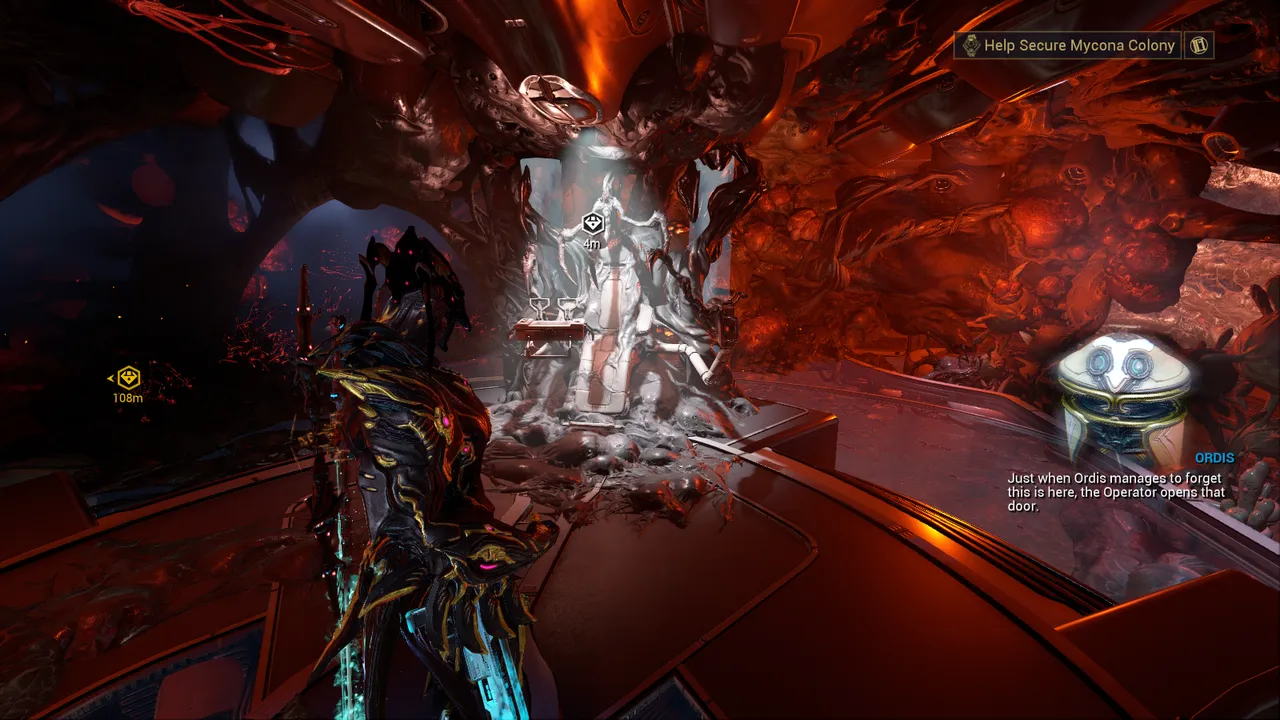Click the border of the quest banner

(955, 33)
